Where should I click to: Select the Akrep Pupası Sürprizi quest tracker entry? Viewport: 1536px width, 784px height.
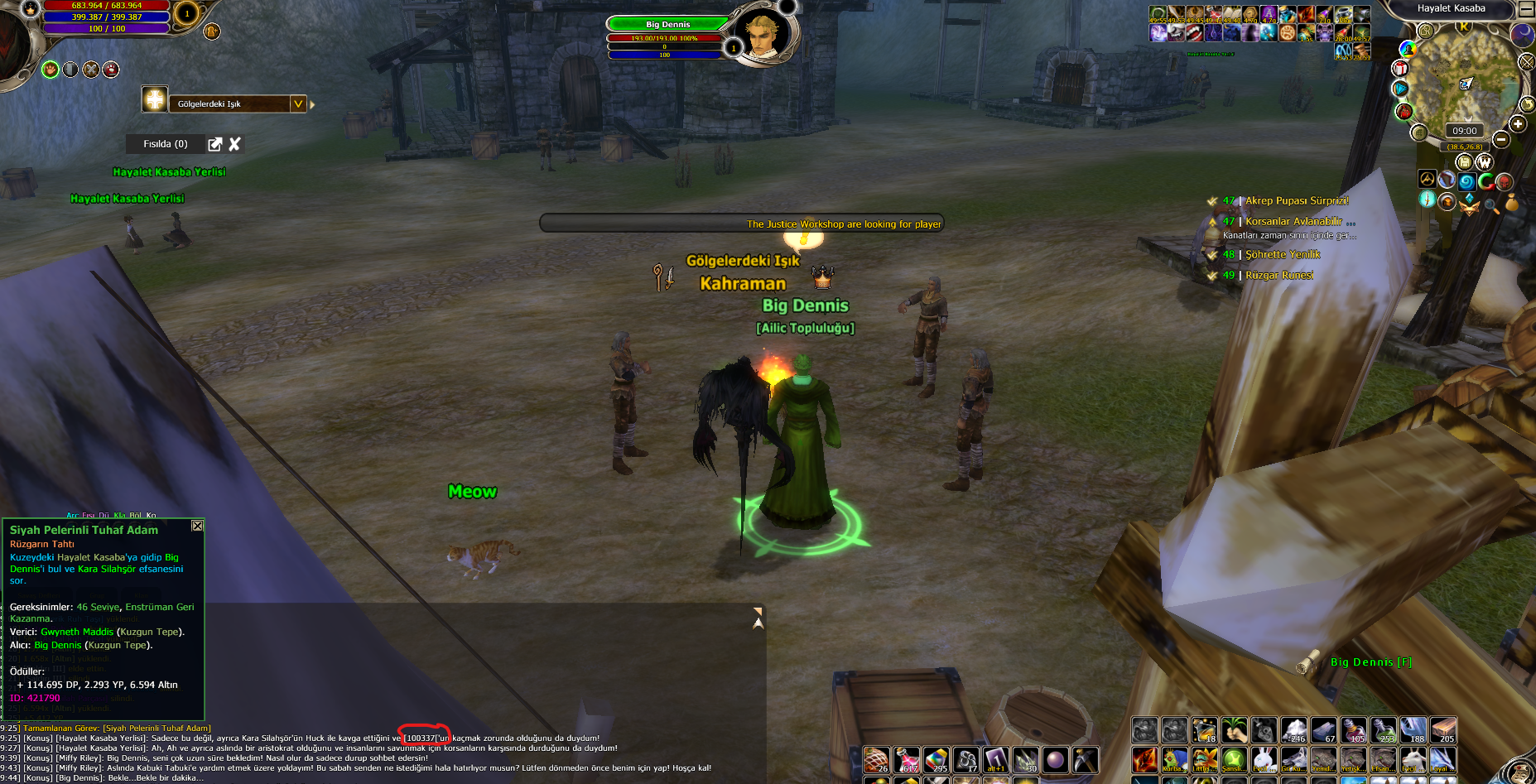[x=1297, y=201]
